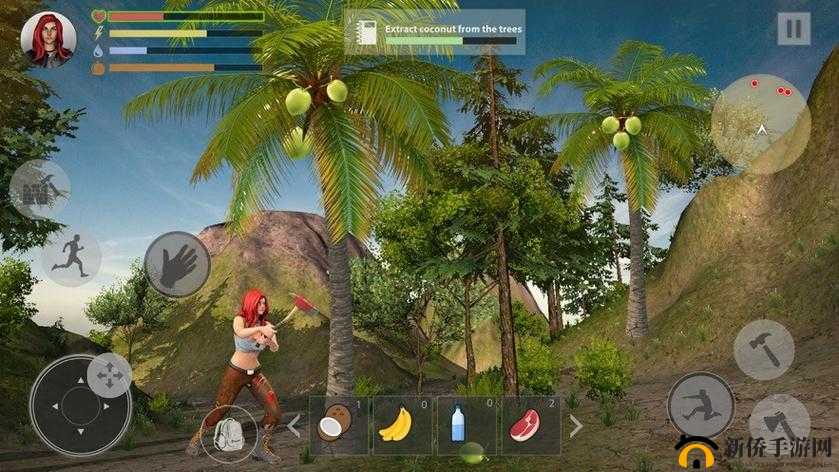Open the brick wall building menu

tap(40, 189)
